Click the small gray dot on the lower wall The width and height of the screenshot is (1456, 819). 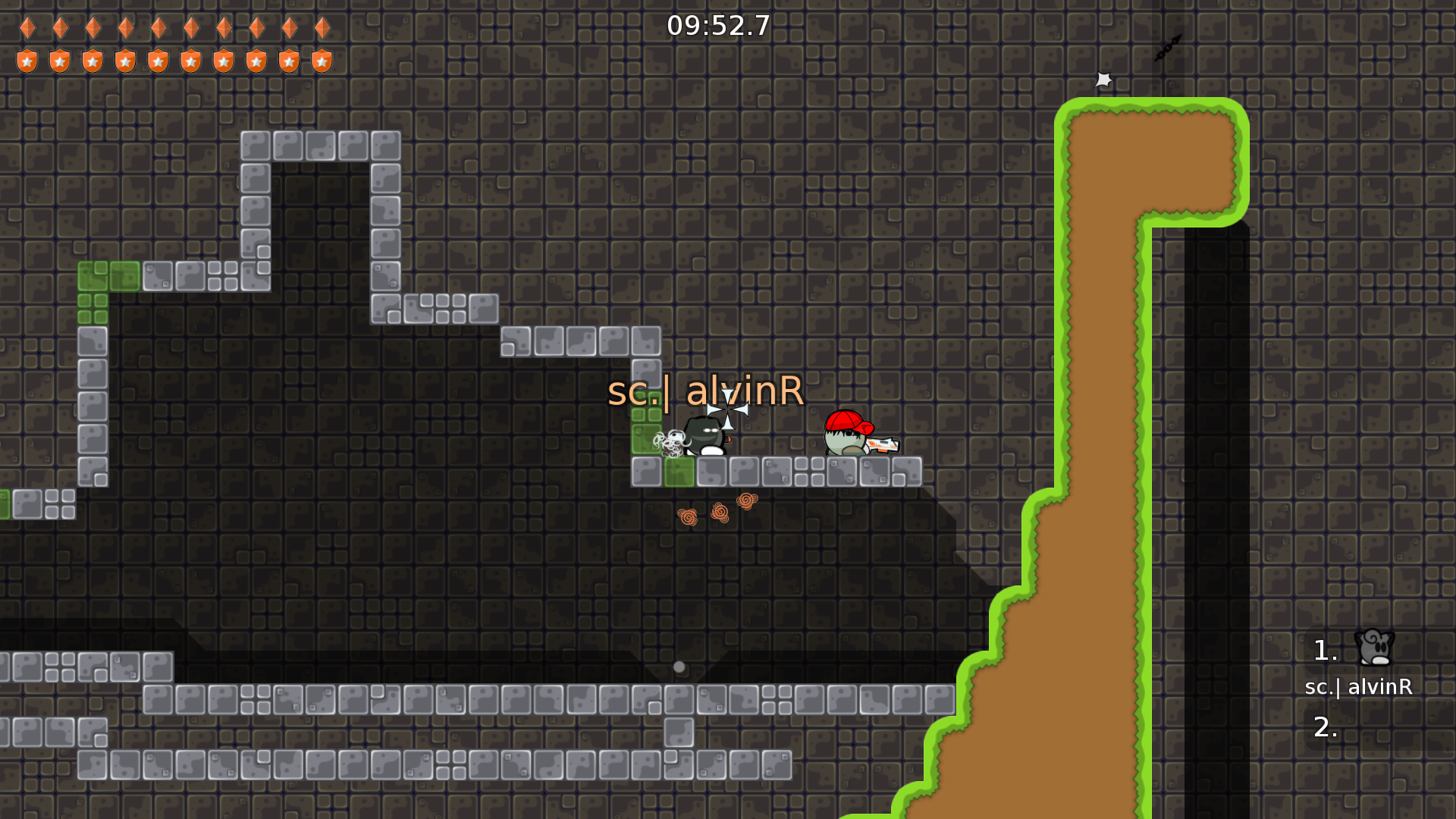tap(679, 666)
